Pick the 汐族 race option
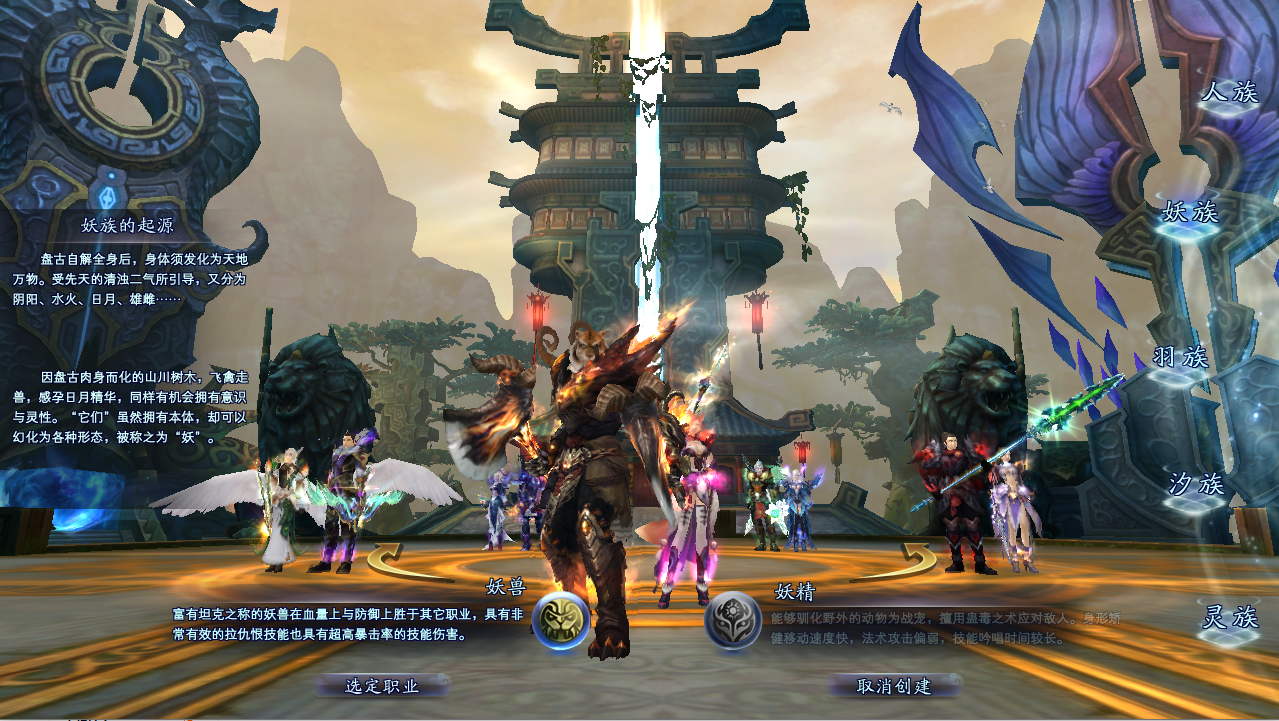 coord(1196,485)
